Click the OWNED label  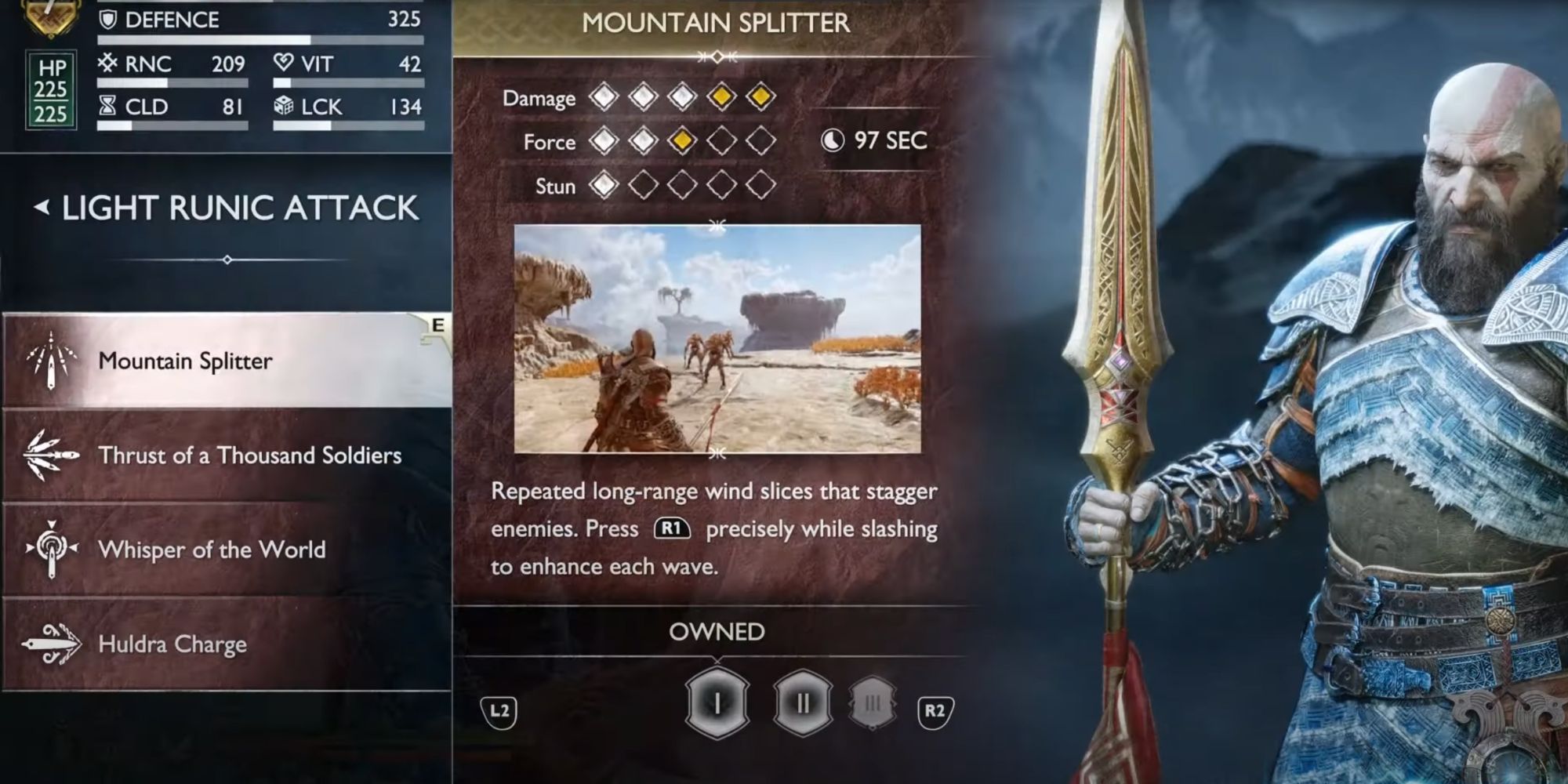(718, 630)
